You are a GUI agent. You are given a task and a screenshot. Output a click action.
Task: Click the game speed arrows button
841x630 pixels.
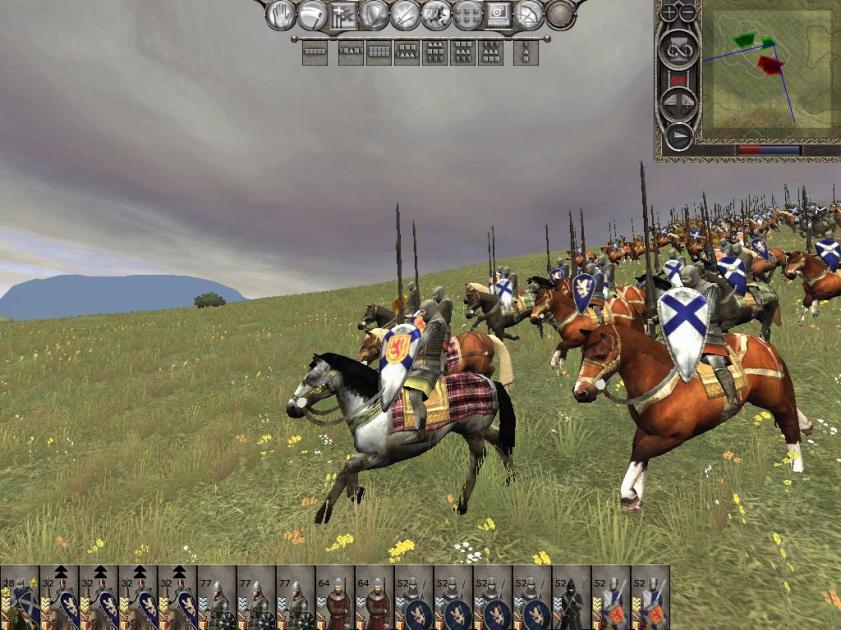[678, 102]
